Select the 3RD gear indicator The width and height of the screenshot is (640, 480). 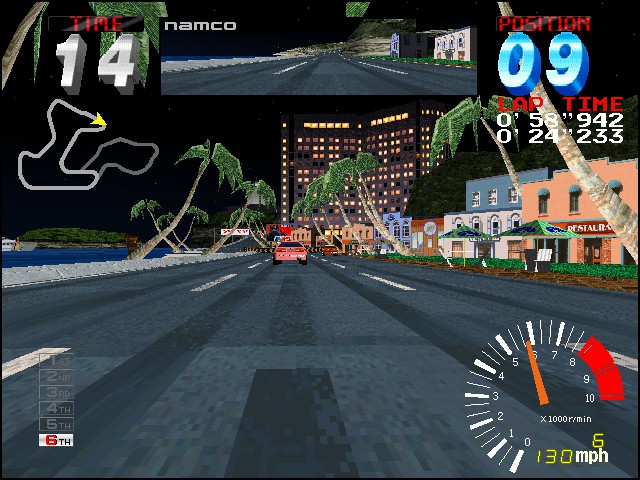pos(57,392)
